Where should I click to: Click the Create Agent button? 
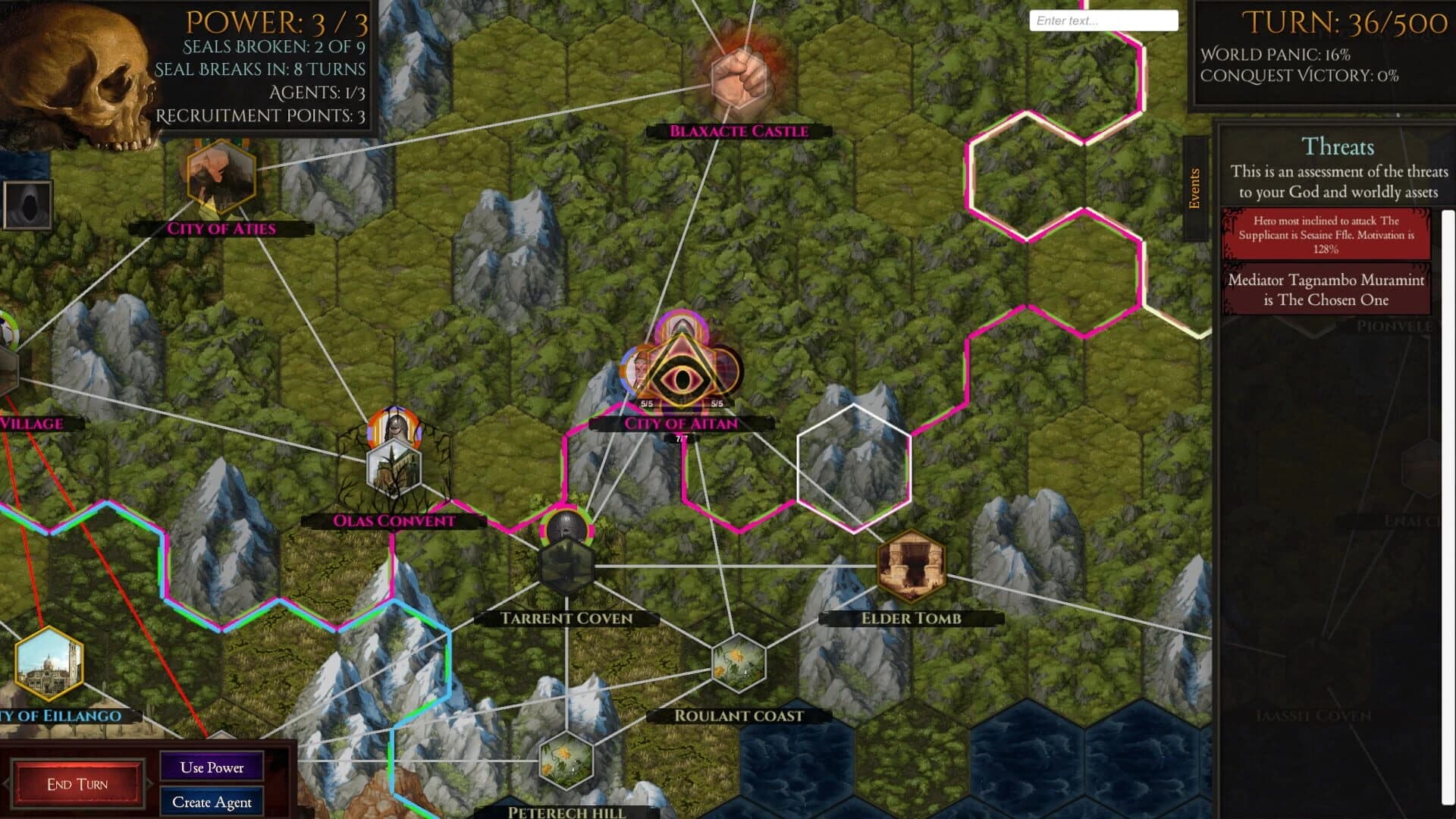point(212,802)
